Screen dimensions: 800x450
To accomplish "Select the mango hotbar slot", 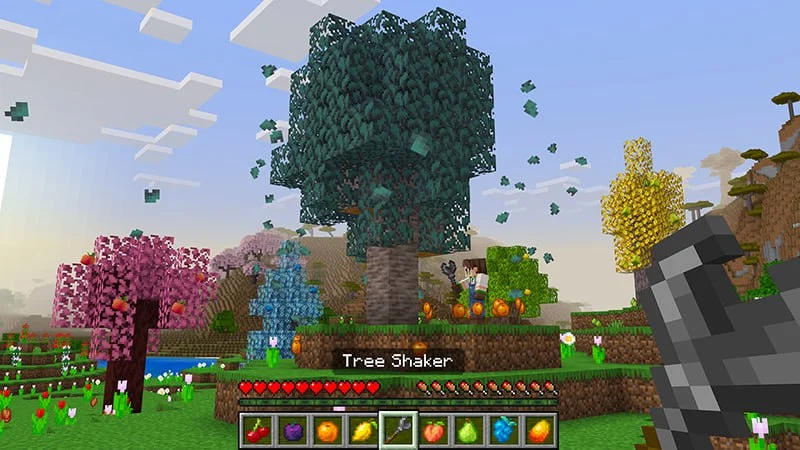I will click(x=540, y=431).
